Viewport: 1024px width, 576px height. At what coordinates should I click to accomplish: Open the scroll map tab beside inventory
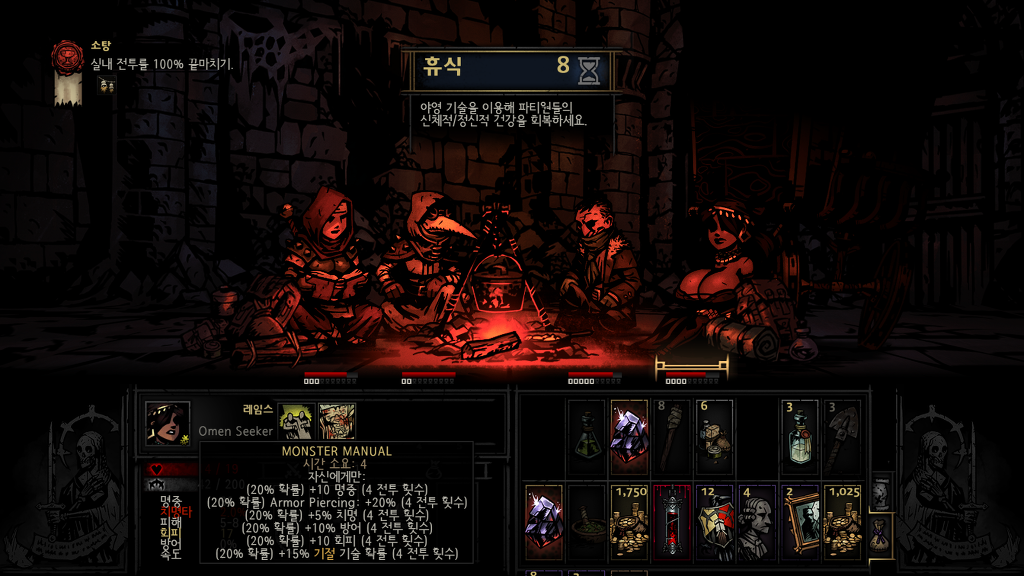[879, 491]
